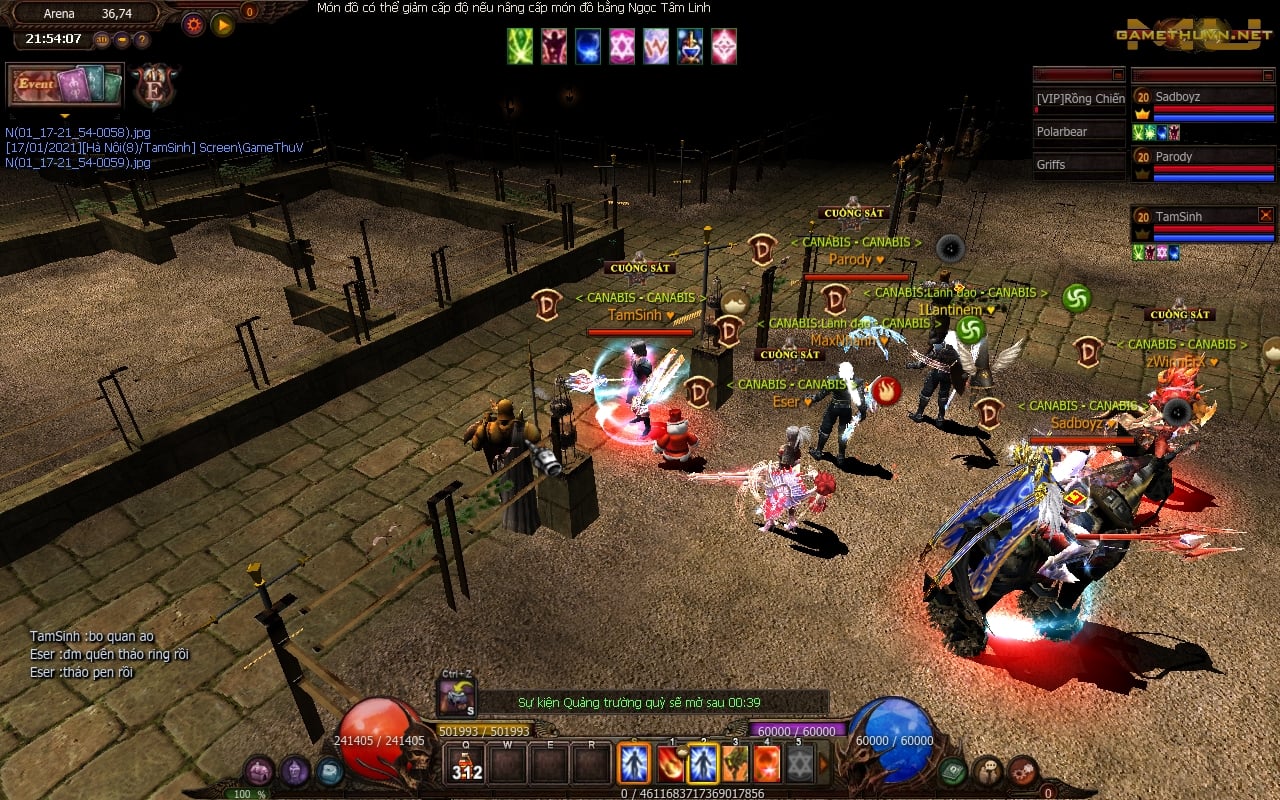The height and width of the screenshot is (800, 1280).
Task: Select Griffs in the player list
Action: [1079, 164]
